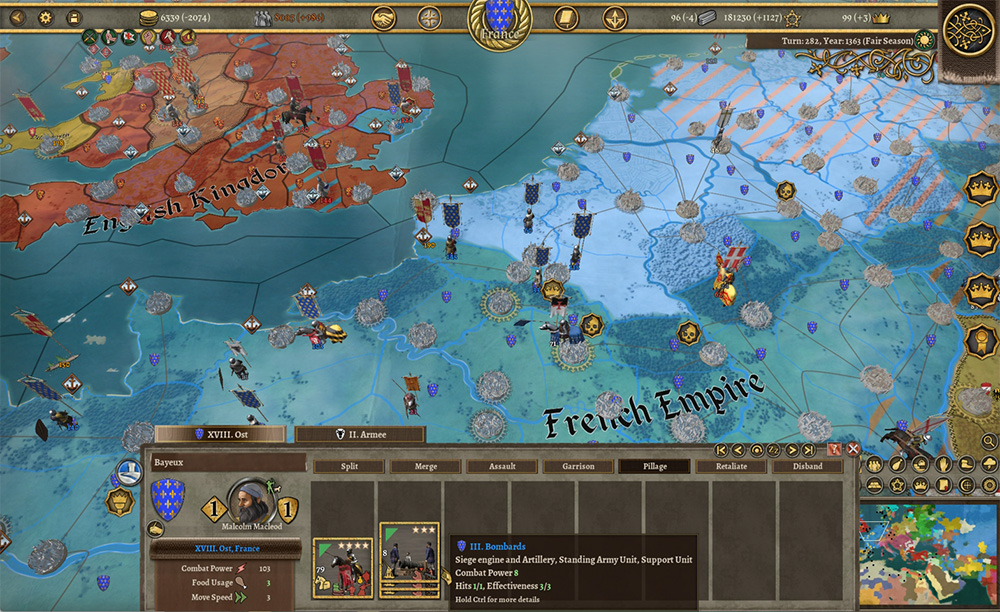Open the magnifying glass search tool
The width and height of the screenshot is (1000, 612).
989,439
